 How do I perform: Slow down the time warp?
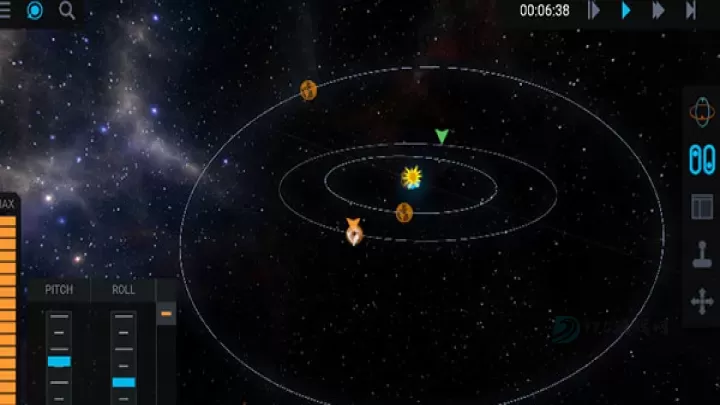point(594,11)
